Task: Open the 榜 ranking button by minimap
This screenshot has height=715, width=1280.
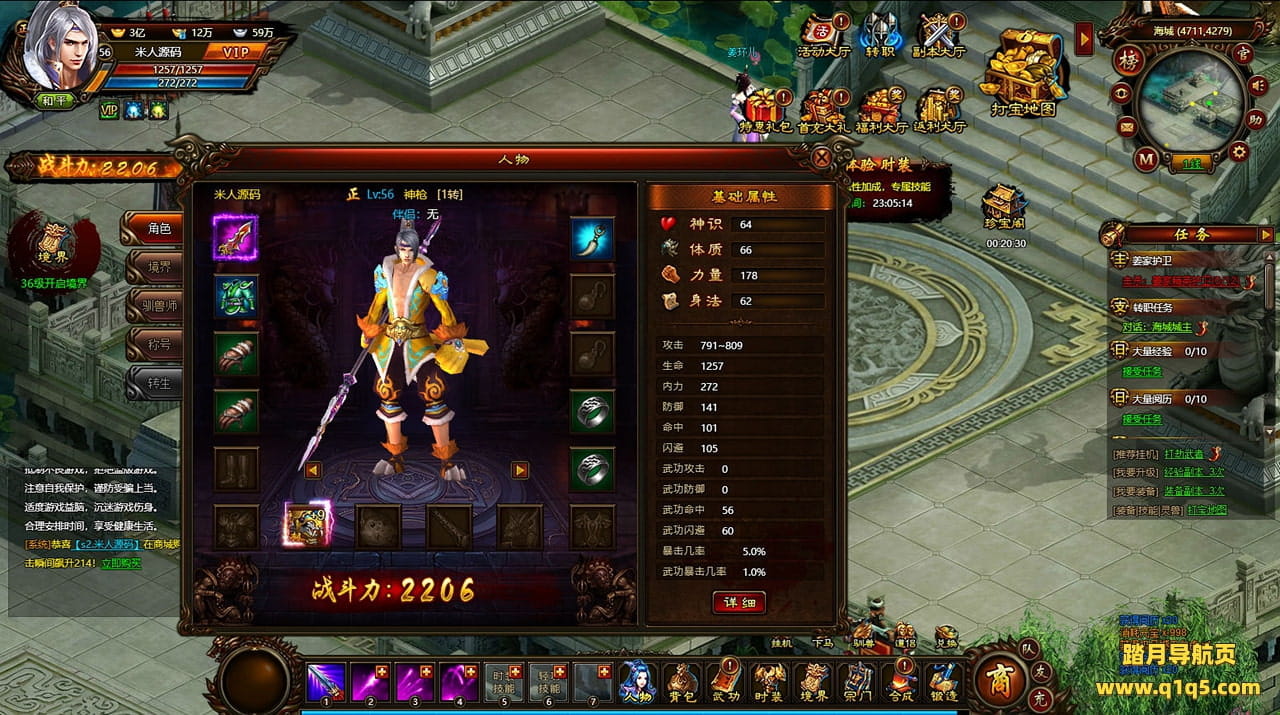Action: [x=1129, y=57]
